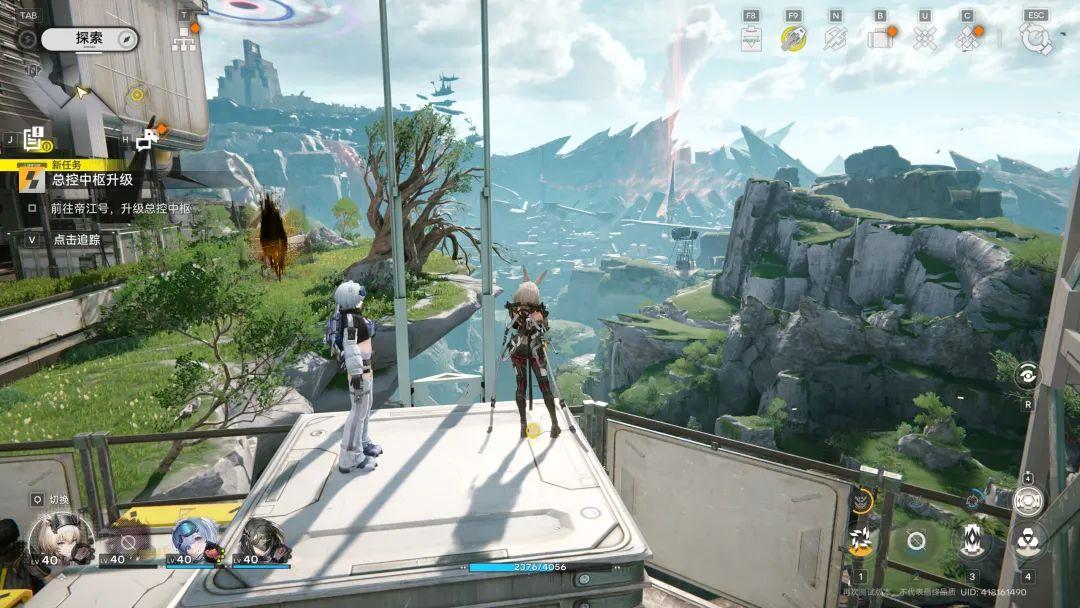This screenshot has width=1080, height=608.
Task: Select the 总控中枢升级 quest tracker entry
Action: 92,180
